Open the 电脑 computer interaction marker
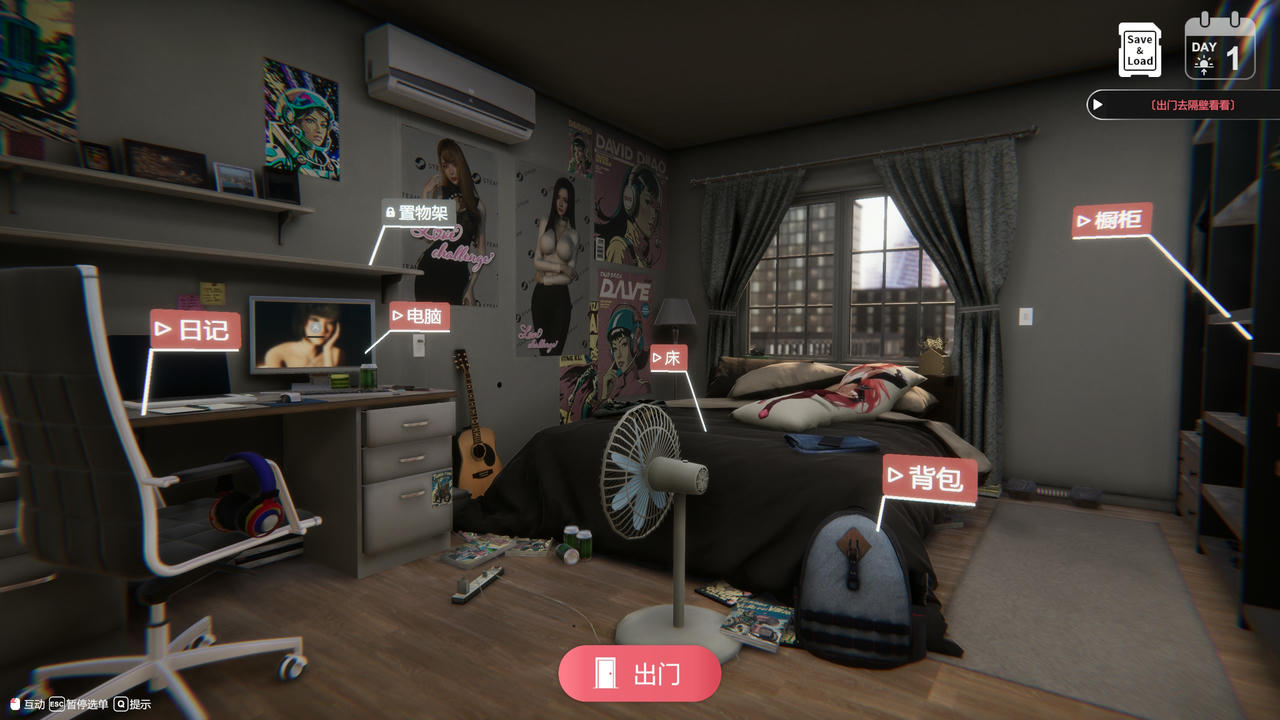 [420, 317]
